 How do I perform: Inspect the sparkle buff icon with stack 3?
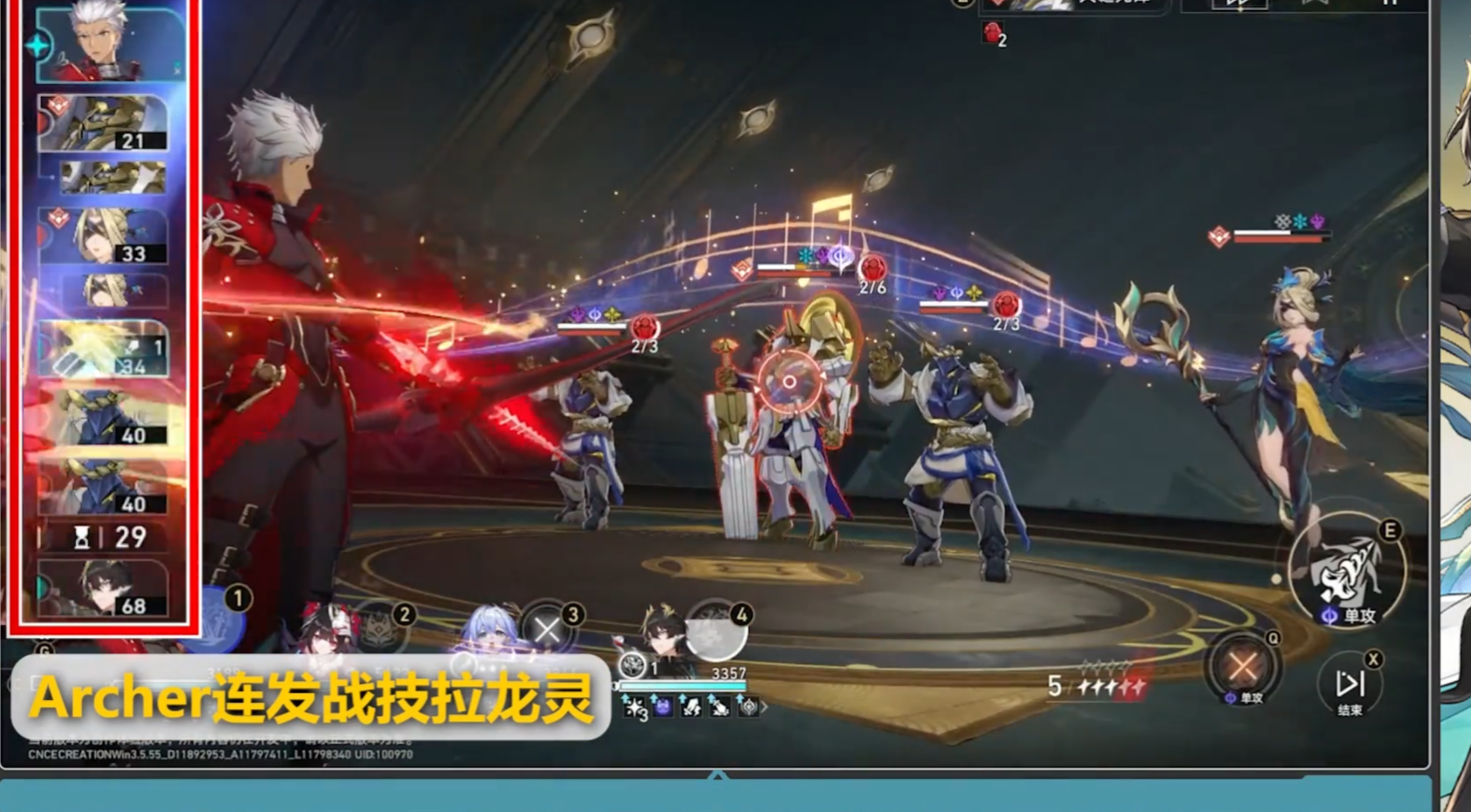click(634, 708)
